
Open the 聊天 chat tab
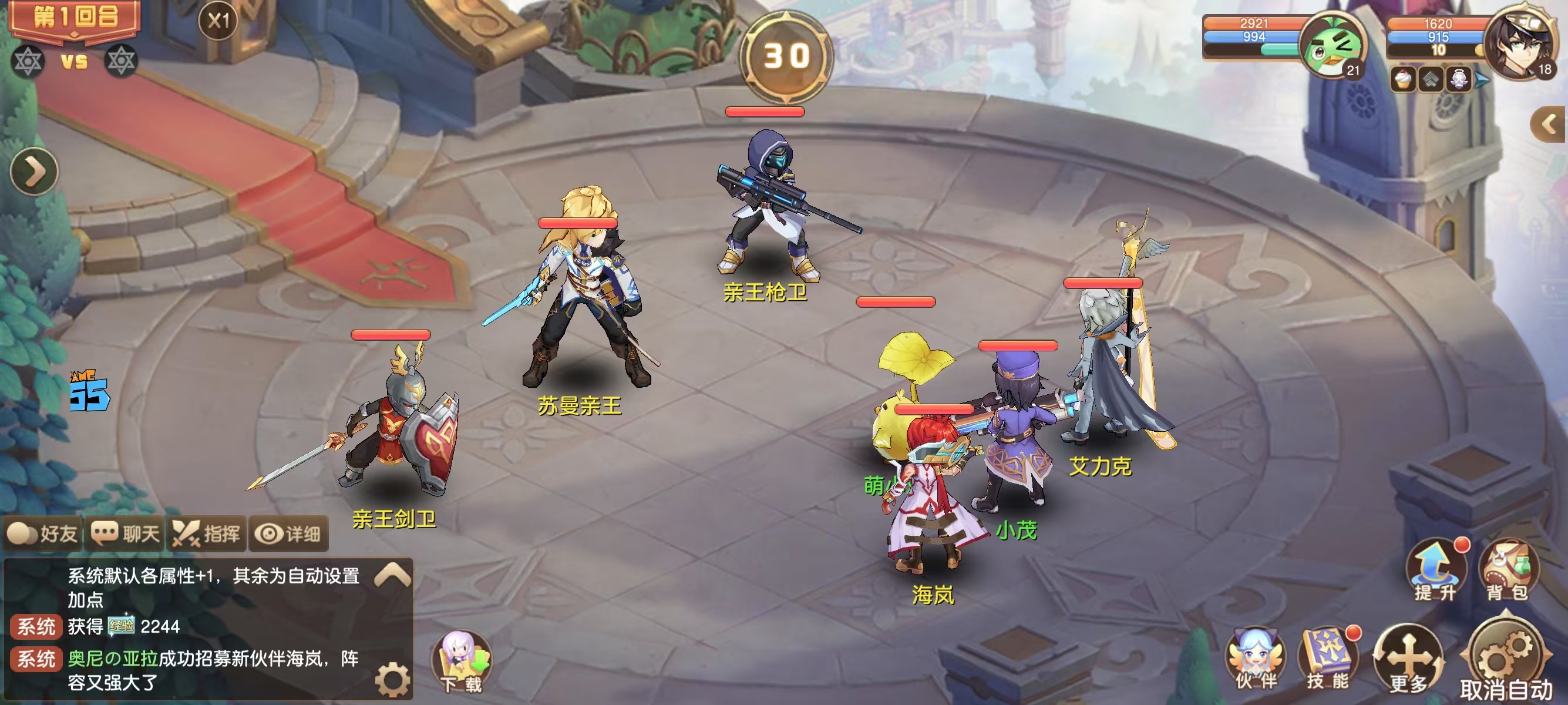(x=126, y=534)
